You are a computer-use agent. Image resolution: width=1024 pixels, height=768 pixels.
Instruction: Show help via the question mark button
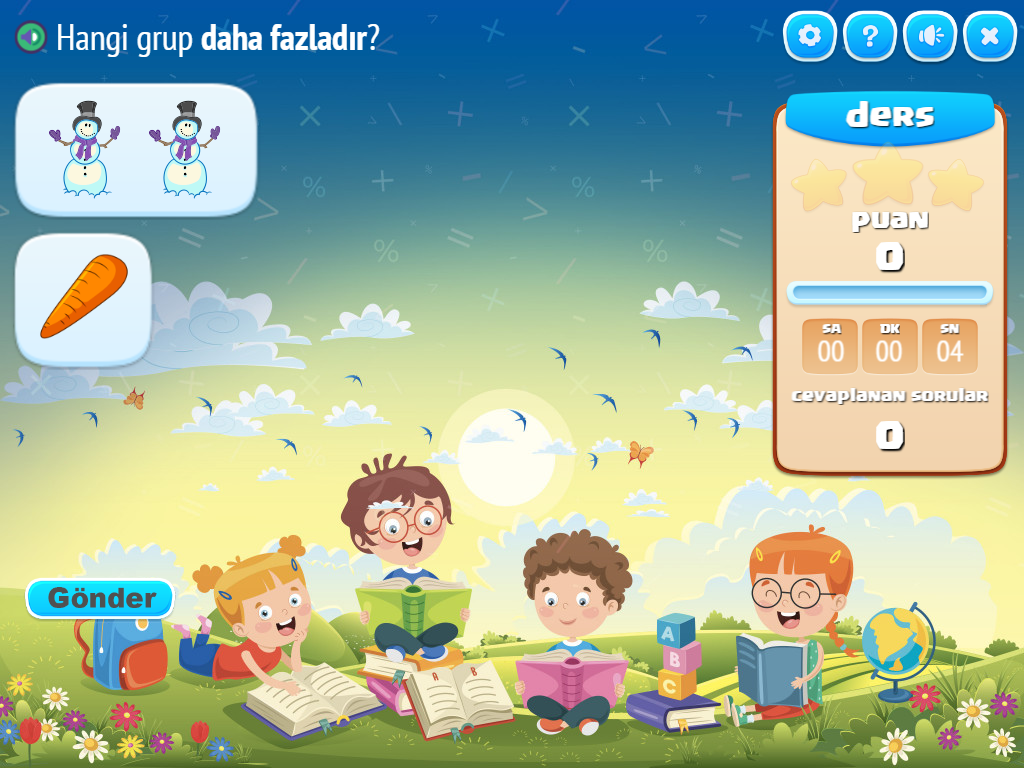point(870,37)
